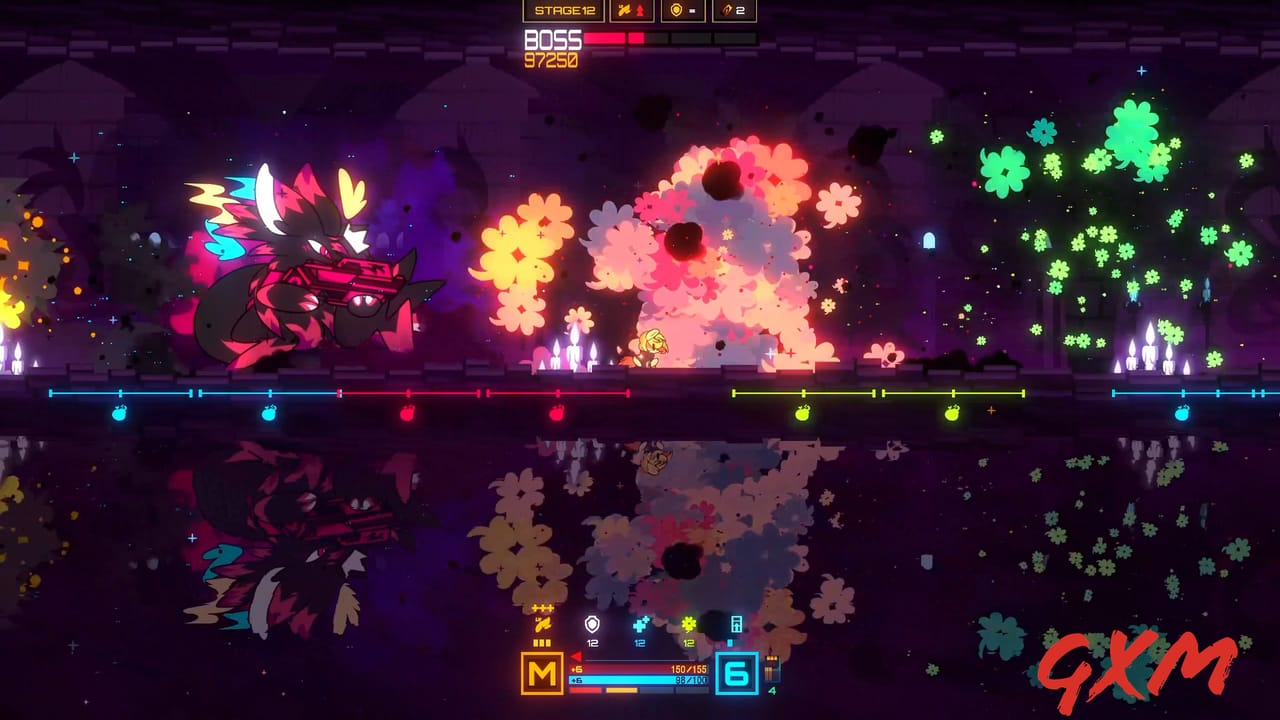Click the yellow flower buff icon showing 12
Screen dimensions: 1280x720
(x=688, y=624)
